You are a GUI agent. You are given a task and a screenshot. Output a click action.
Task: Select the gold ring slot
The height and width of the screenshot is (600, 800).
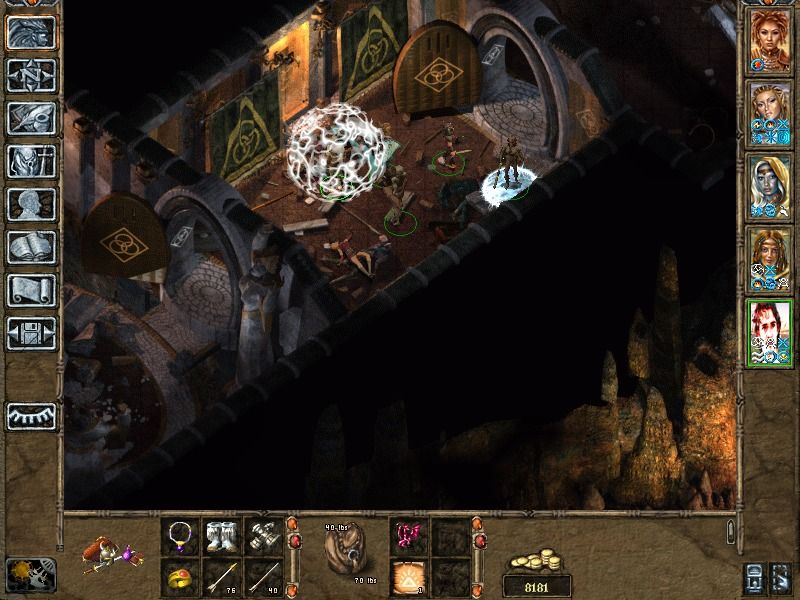click(179, 577)
